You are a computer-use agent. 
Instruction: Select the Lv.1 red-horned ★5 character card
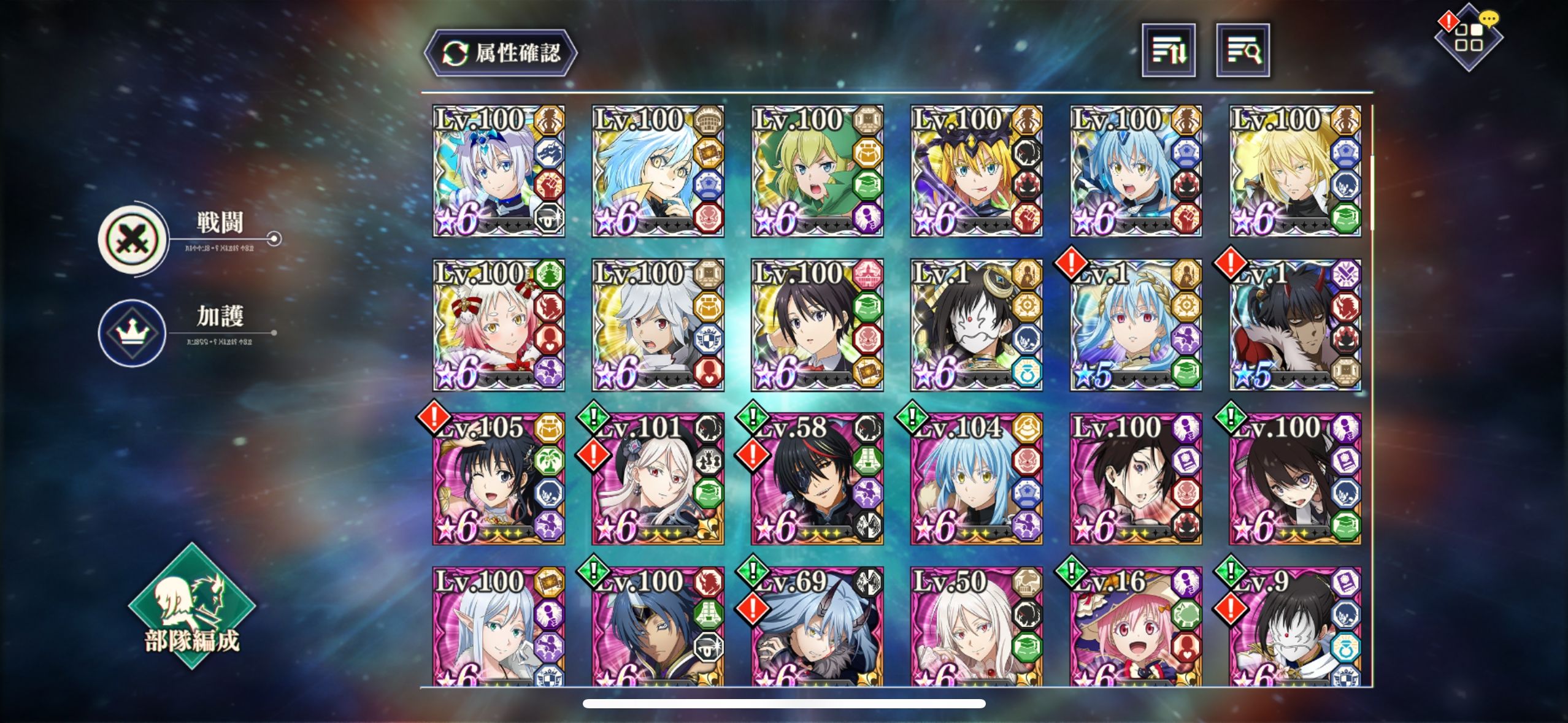tap(1296, 325)
